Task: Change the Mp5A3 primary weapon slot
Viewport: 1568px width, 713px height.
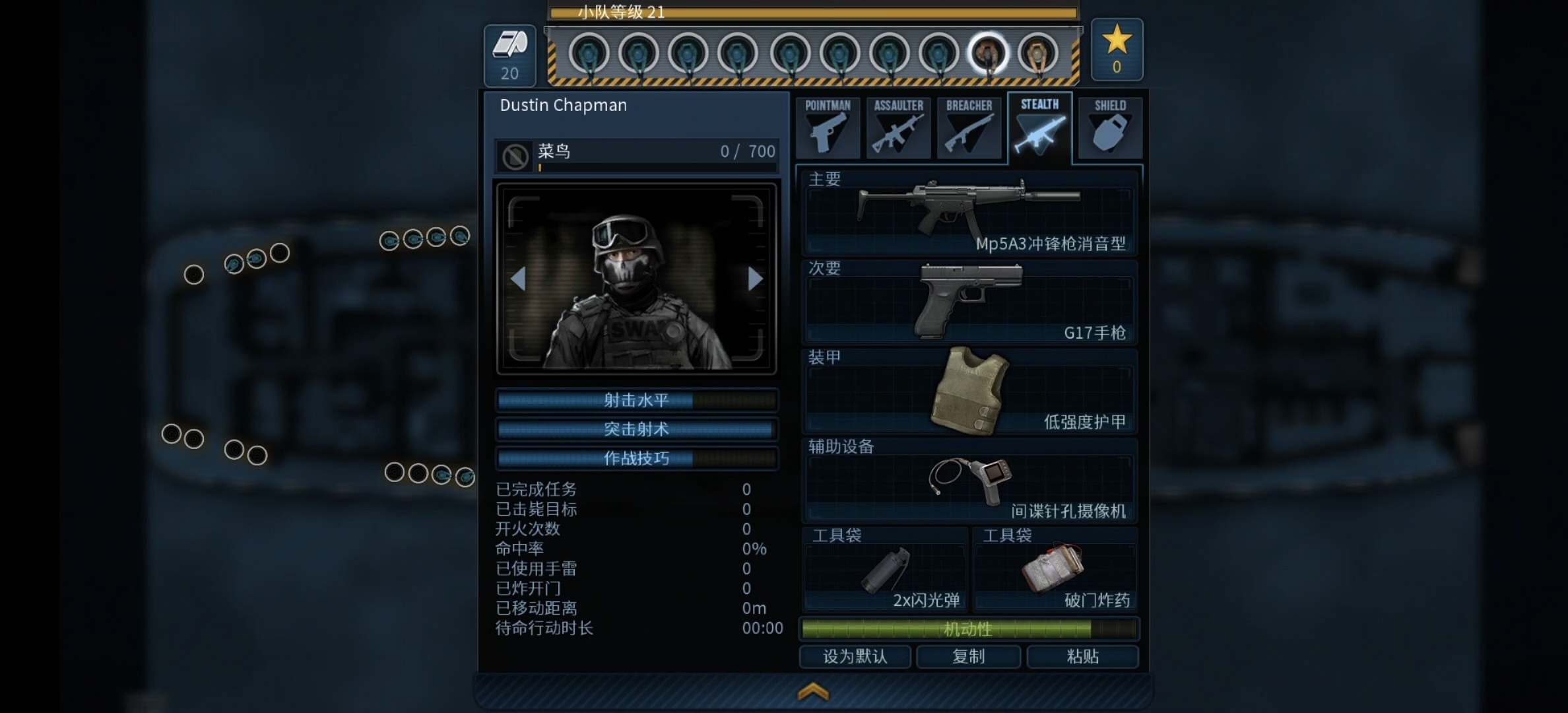Action: (969, 213)
